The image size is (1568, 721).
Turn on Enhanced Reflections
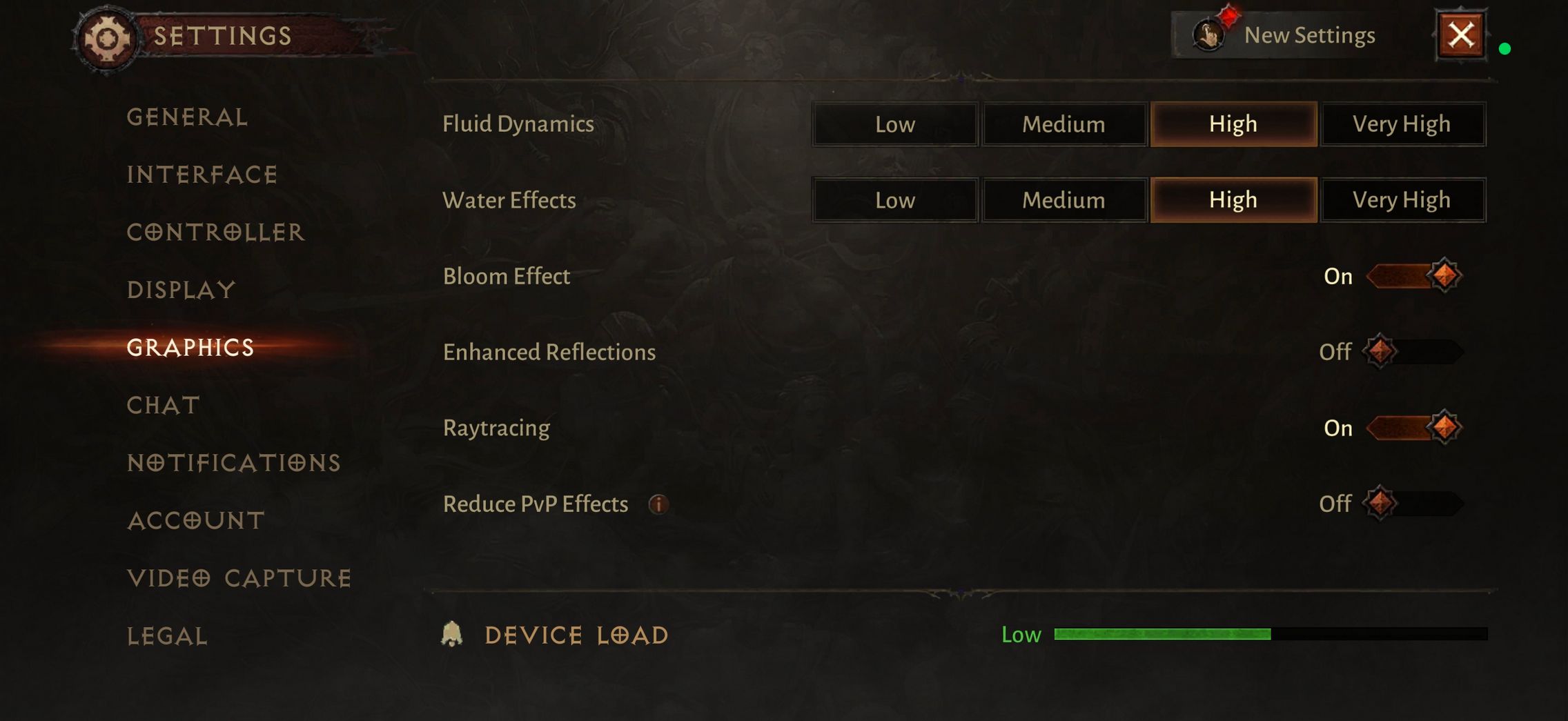[x=1413, y=352]
